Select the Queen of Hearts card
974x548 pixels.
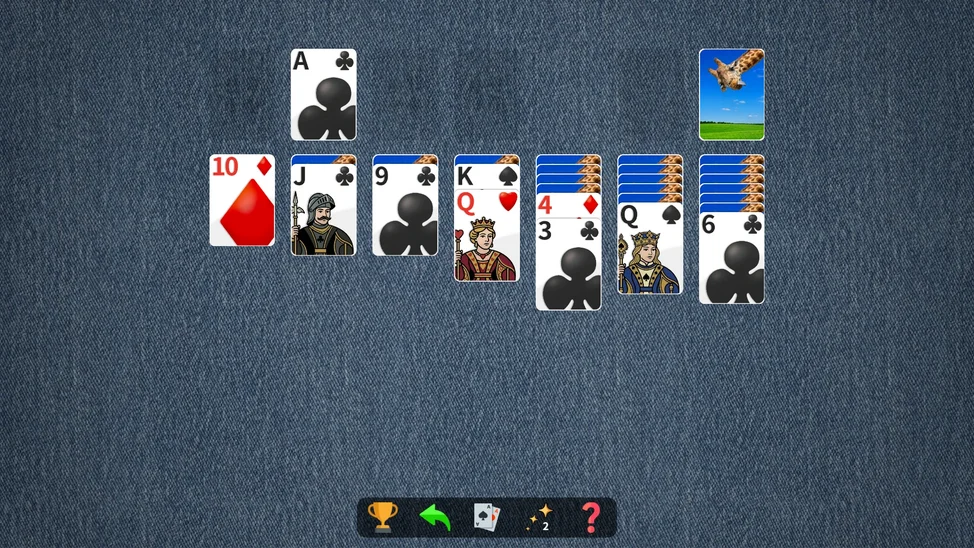(486, 240)
